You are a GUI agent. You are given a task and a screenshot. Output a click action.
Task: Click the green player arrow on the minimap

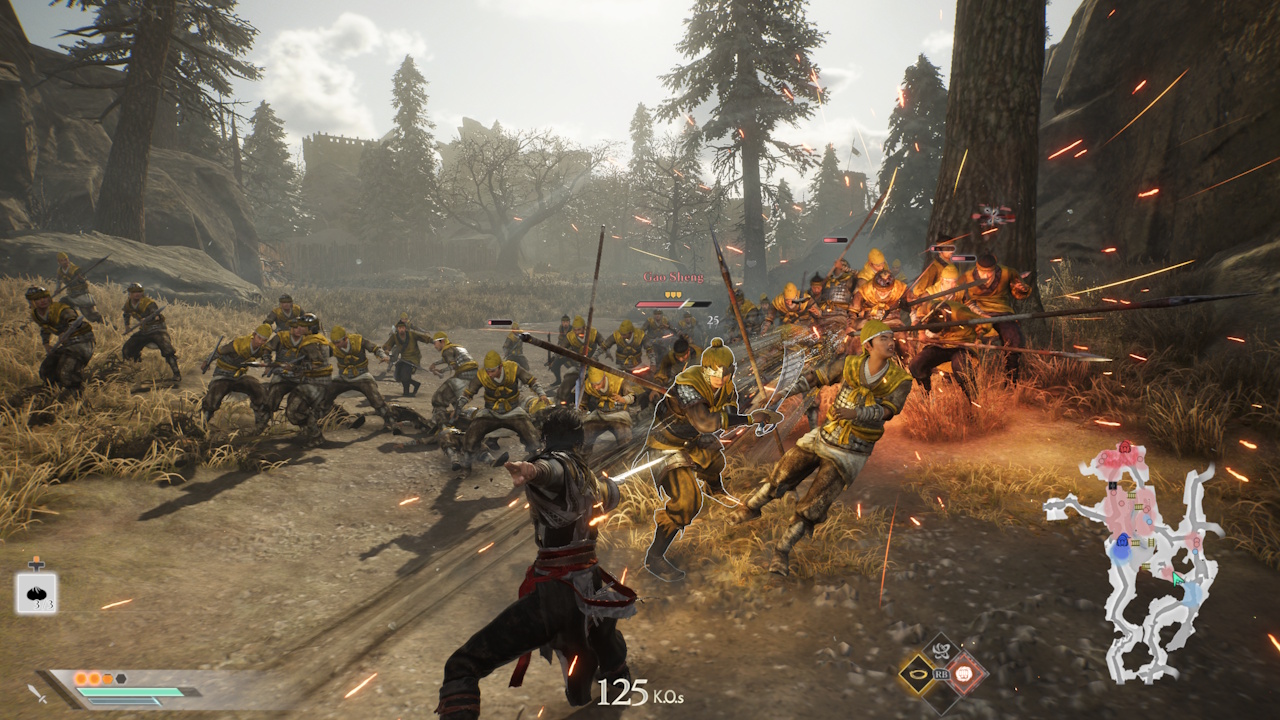coord(1176,577)
